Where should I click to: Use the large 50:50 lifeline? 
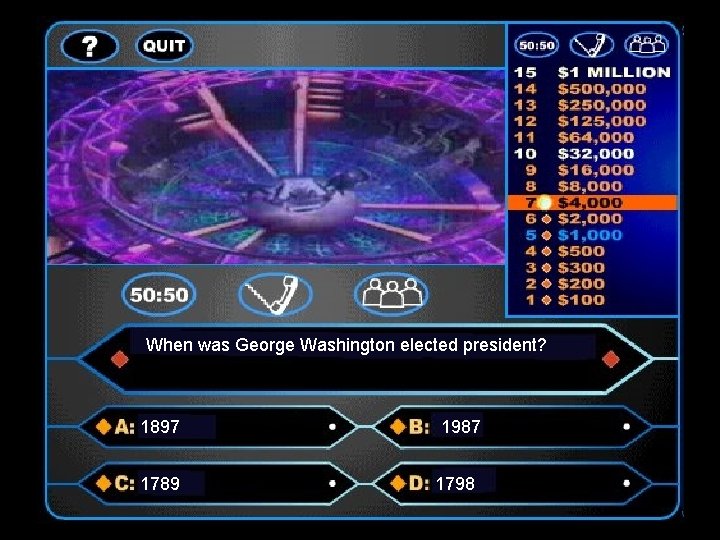point(160,295)
